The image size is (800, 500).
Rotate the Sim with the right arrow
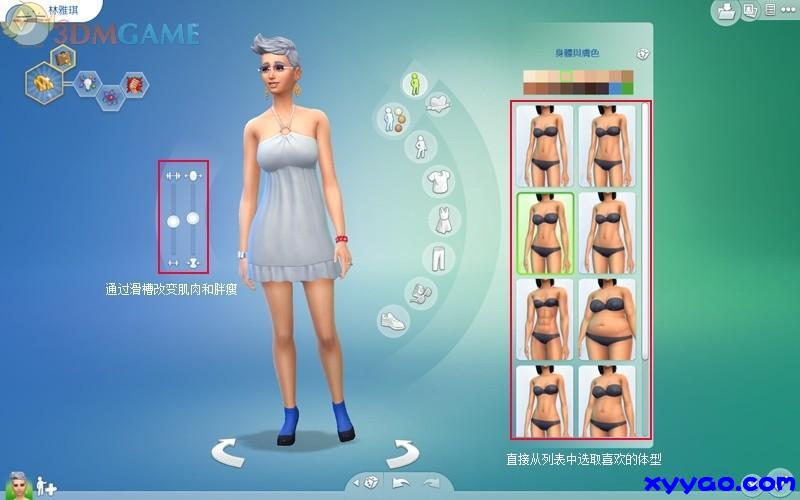click(x=401, y=452)
